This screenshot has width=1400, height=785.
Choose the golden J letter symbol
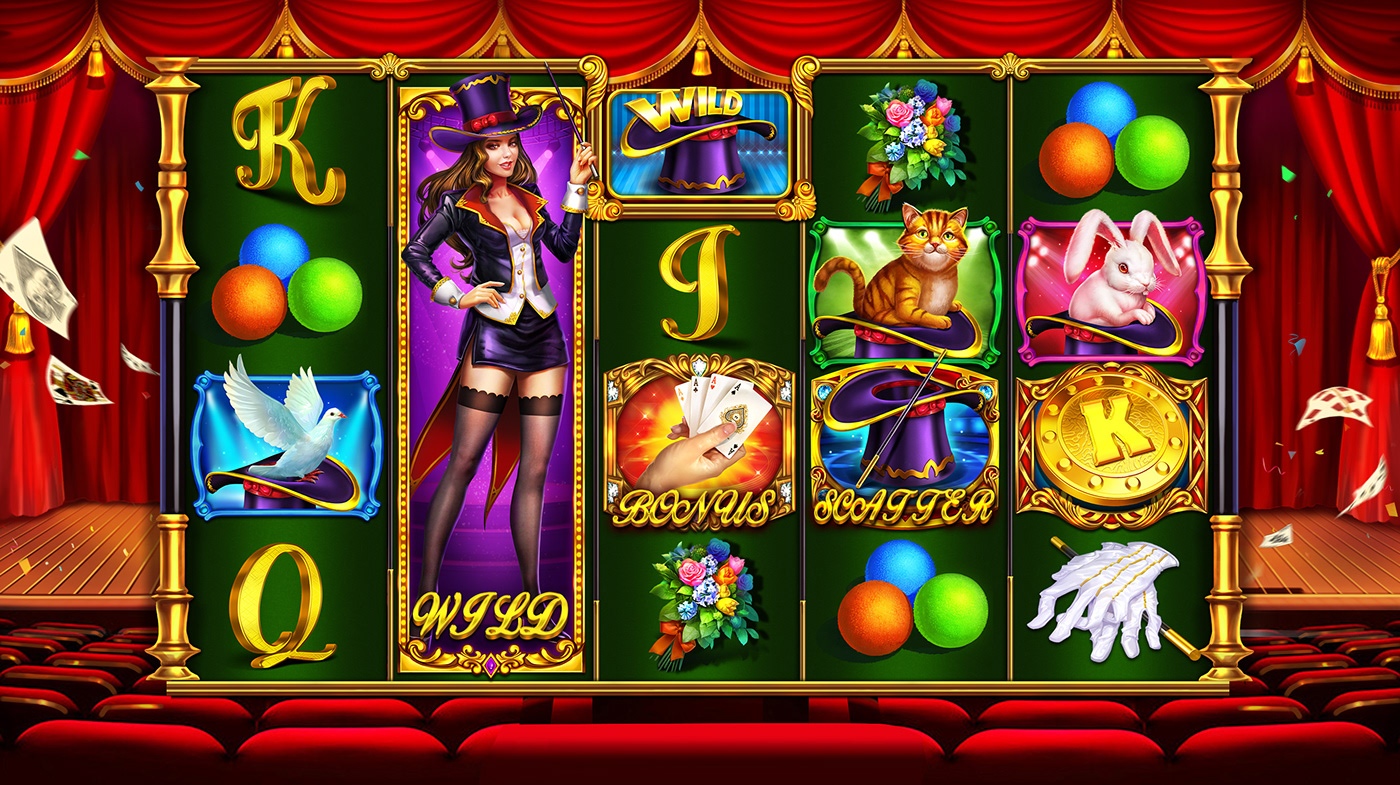coord(699,282)
